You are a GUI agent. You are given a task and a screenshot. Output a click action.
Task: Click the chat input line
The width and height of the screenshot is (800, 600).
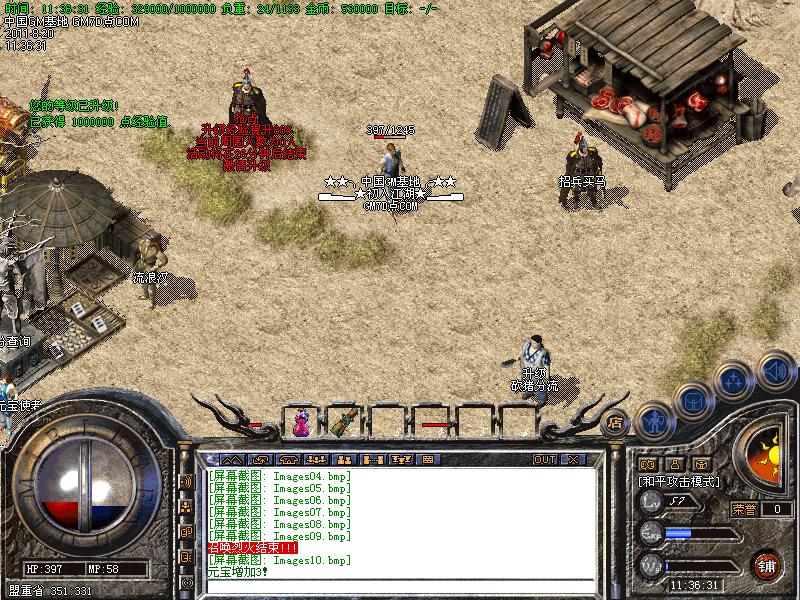point(400,586)
